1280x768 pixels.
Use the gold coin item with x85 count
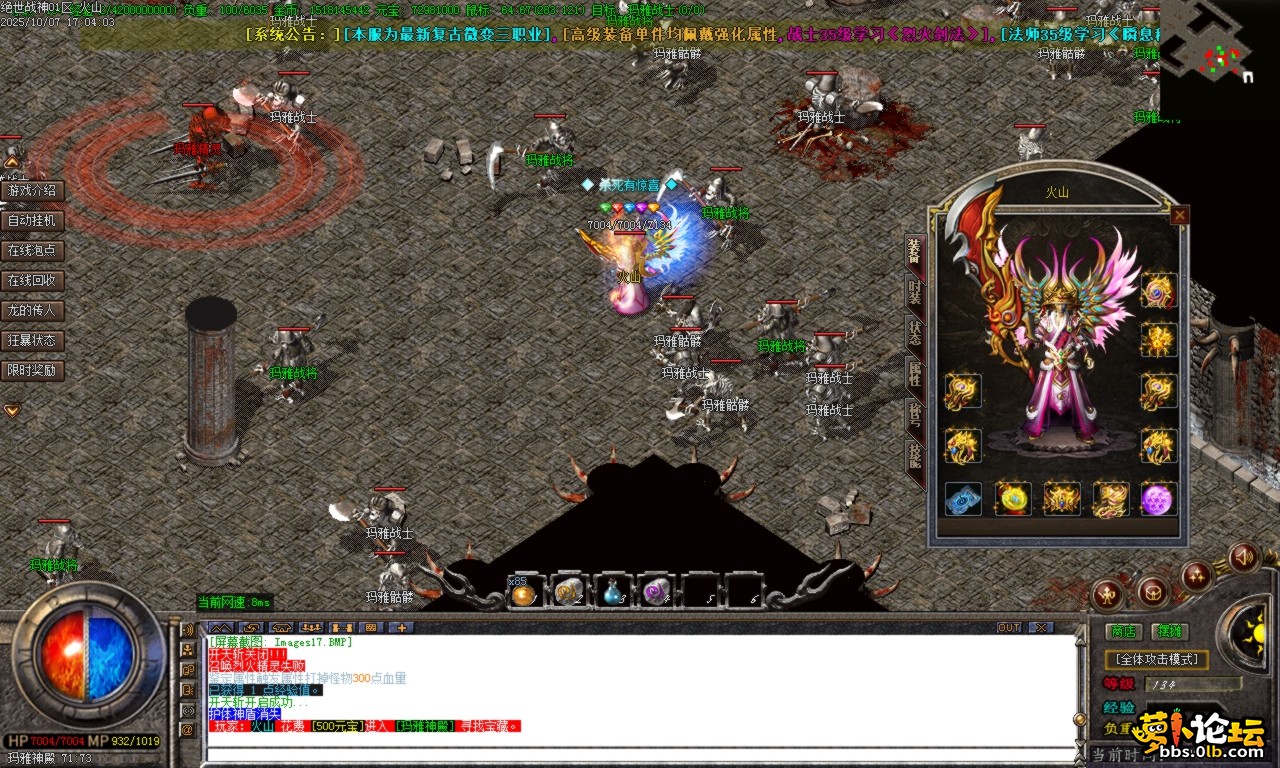(524, 594)
